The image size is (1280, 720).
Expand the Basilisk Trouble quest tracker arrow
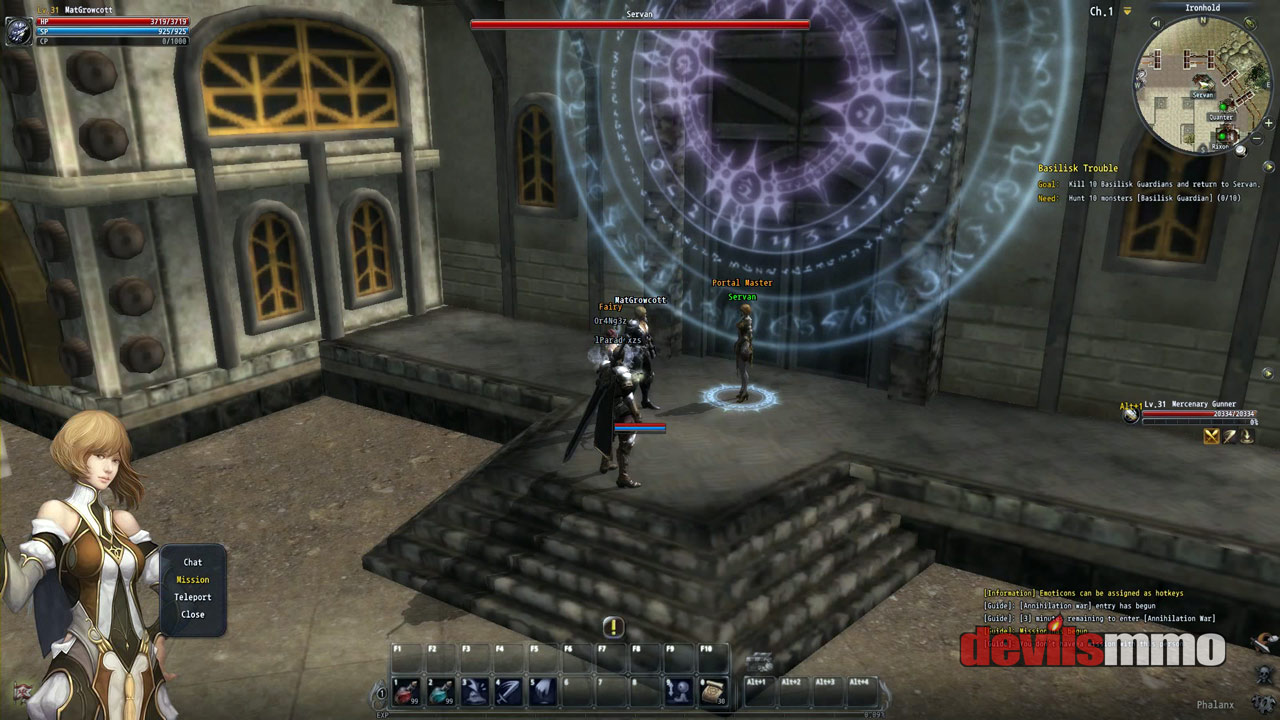point(1269,167)
